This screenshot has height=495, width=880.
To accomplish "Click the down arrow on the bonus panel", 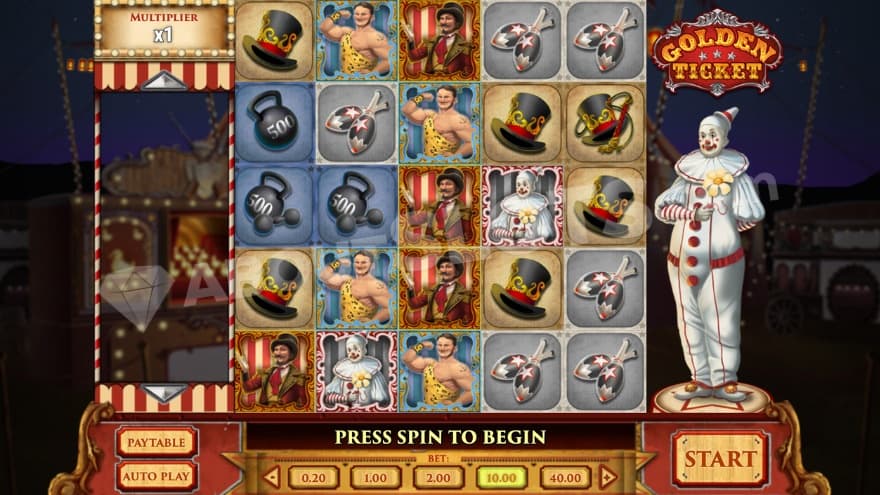I will (x=164, y=392).
